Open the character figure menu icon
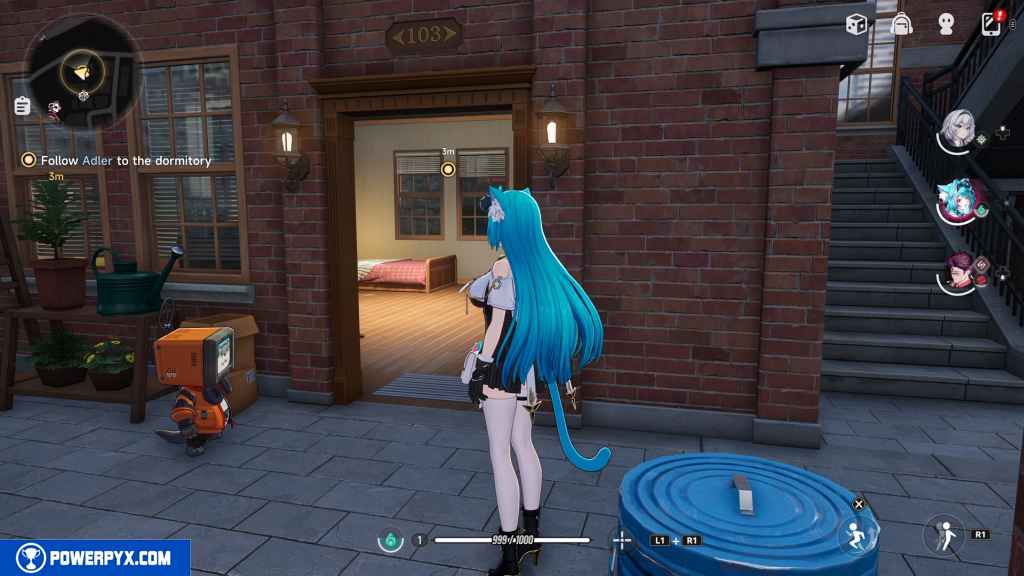The height and width of the screenshot is (576, 1024). tap(946, 24)
